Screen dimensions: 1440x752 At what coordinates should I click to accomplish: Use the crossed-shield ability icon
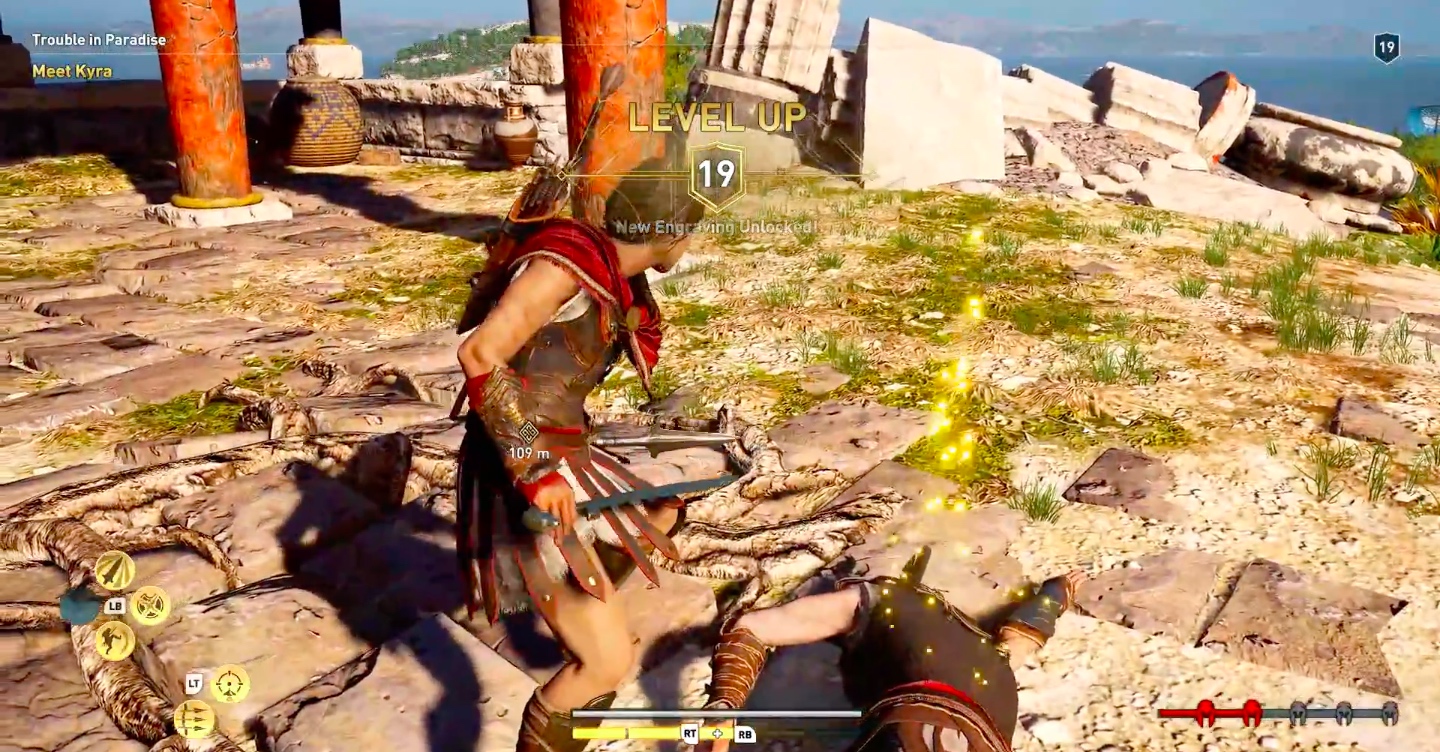pyautogui.click(x=150, y=605)
